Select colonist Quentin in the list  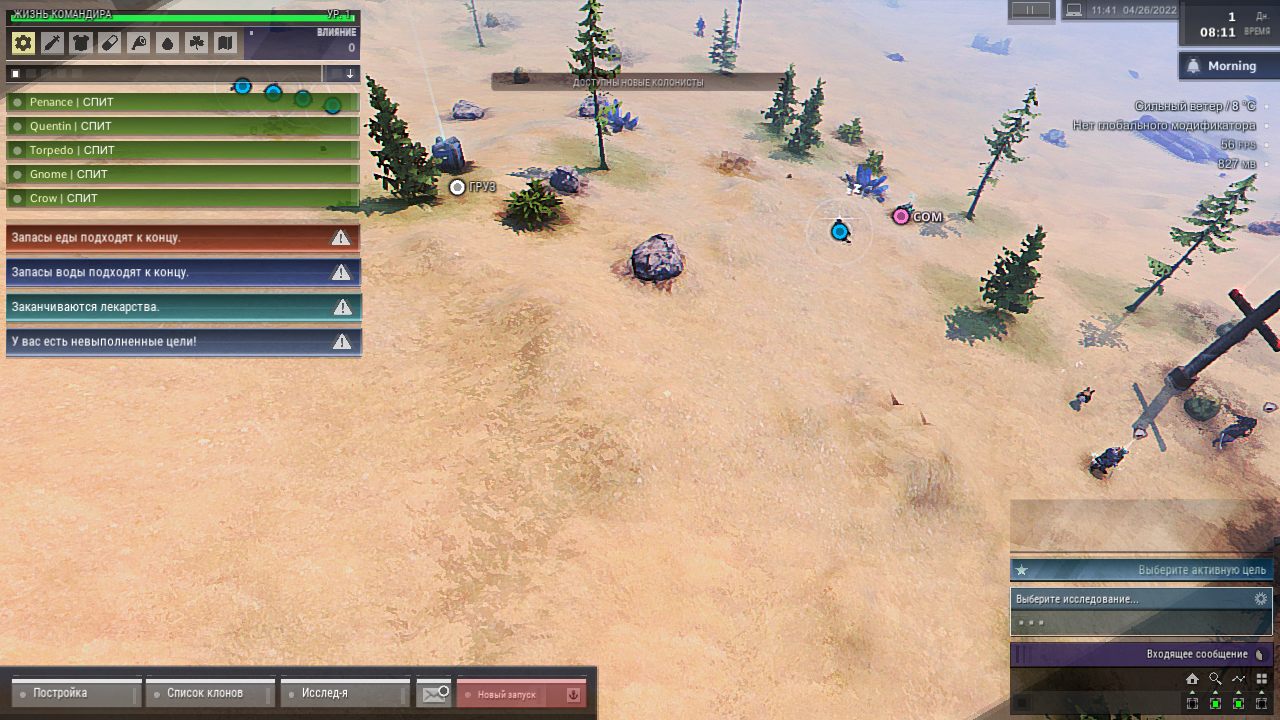point(183,126)
